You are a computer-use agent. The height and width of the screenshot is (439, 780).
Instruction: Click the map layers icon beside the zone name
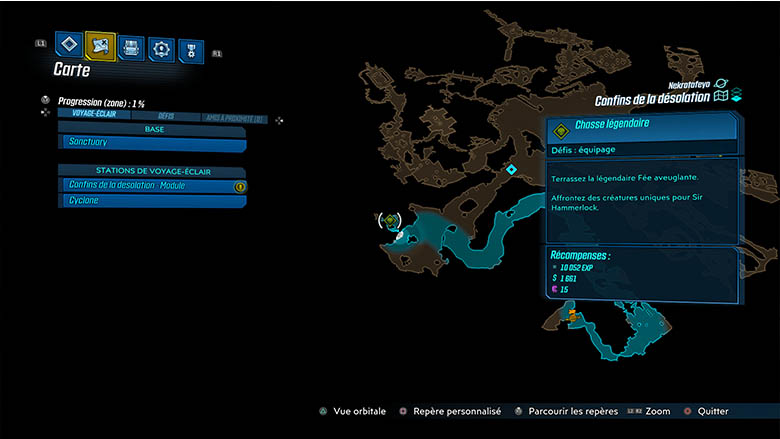pos(725,97)
